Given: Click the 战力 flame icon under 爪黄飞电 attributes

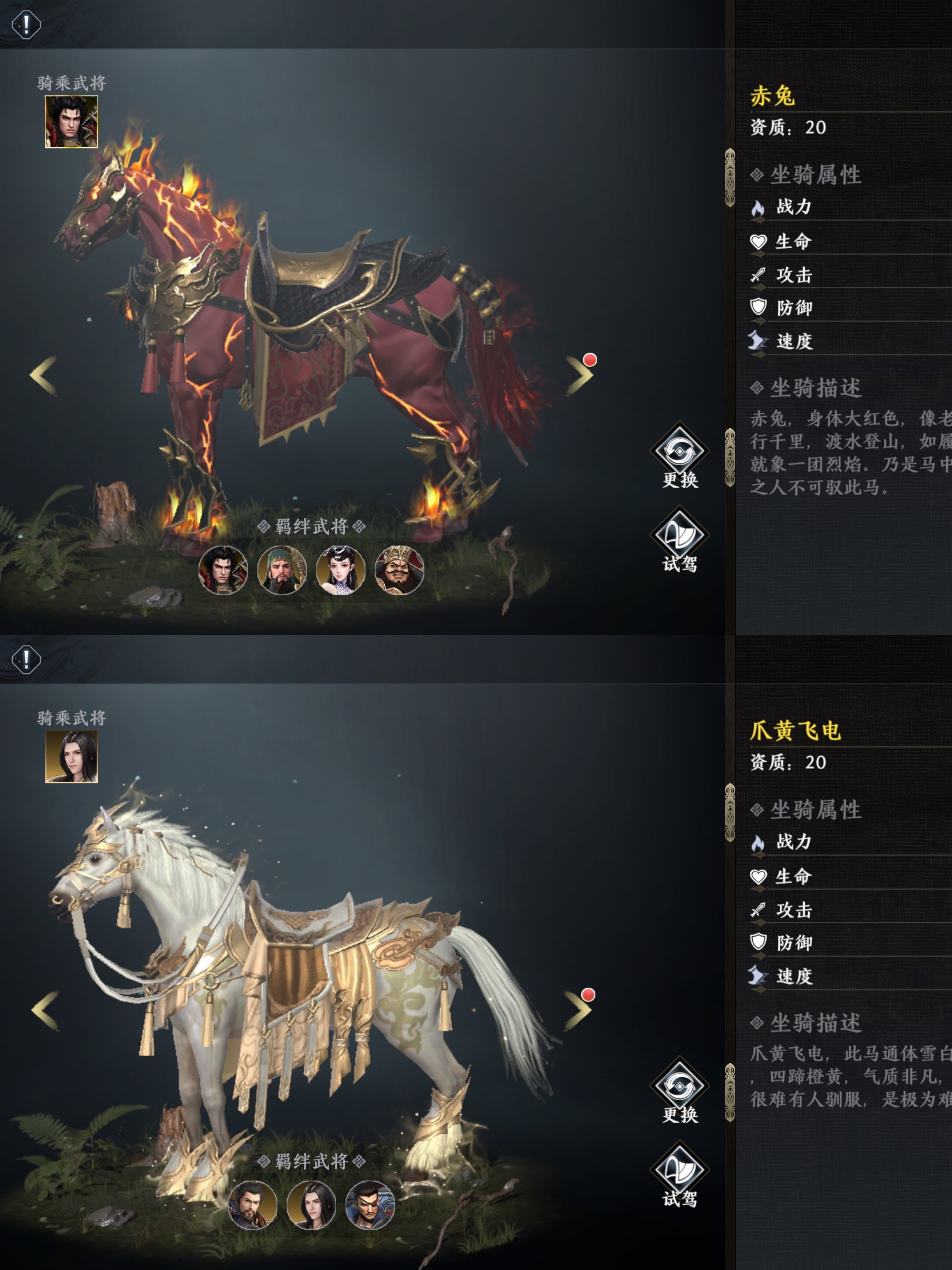Looking at the screenshot, I should pos(759,844).
